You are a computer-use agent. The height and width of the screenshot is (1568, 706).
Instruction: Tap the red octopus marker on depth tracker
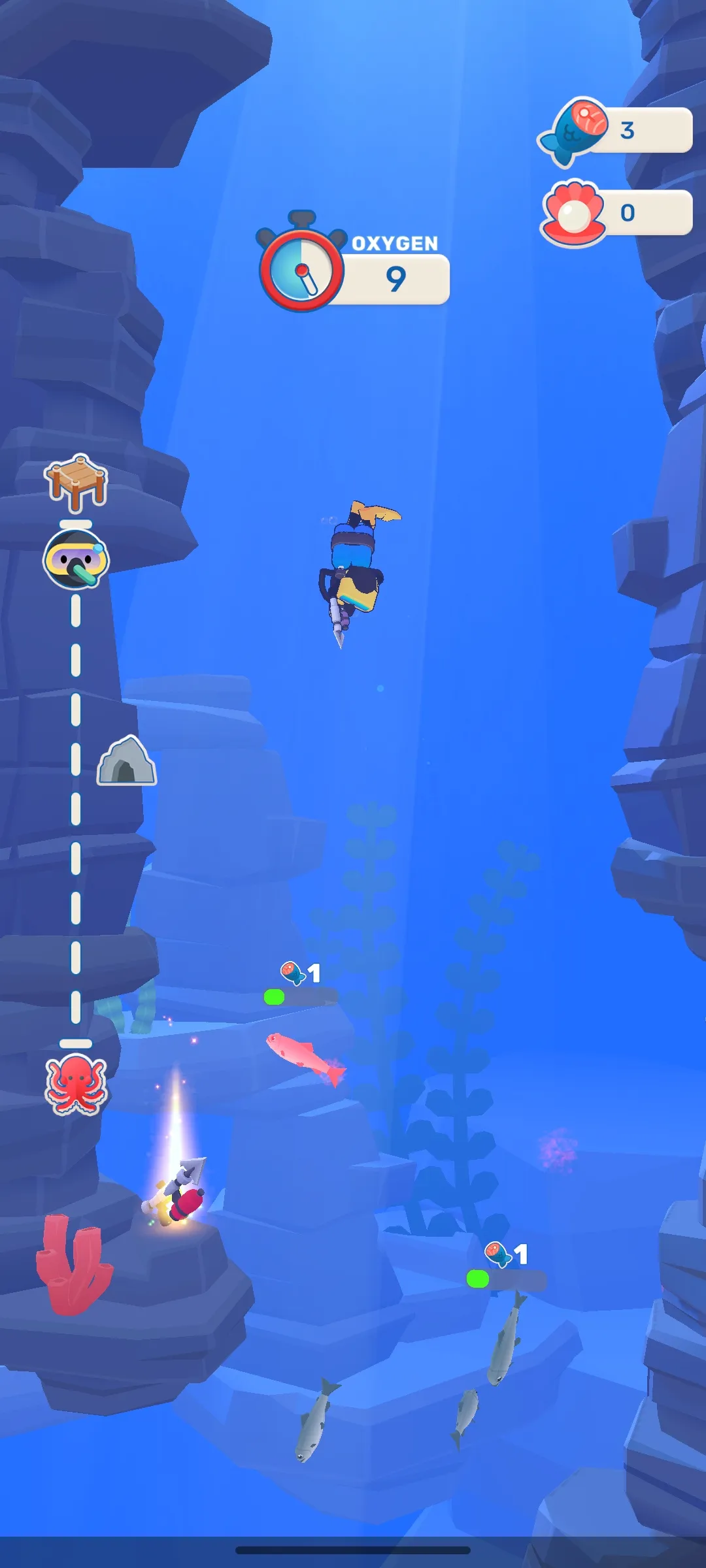pos(76,1084)
